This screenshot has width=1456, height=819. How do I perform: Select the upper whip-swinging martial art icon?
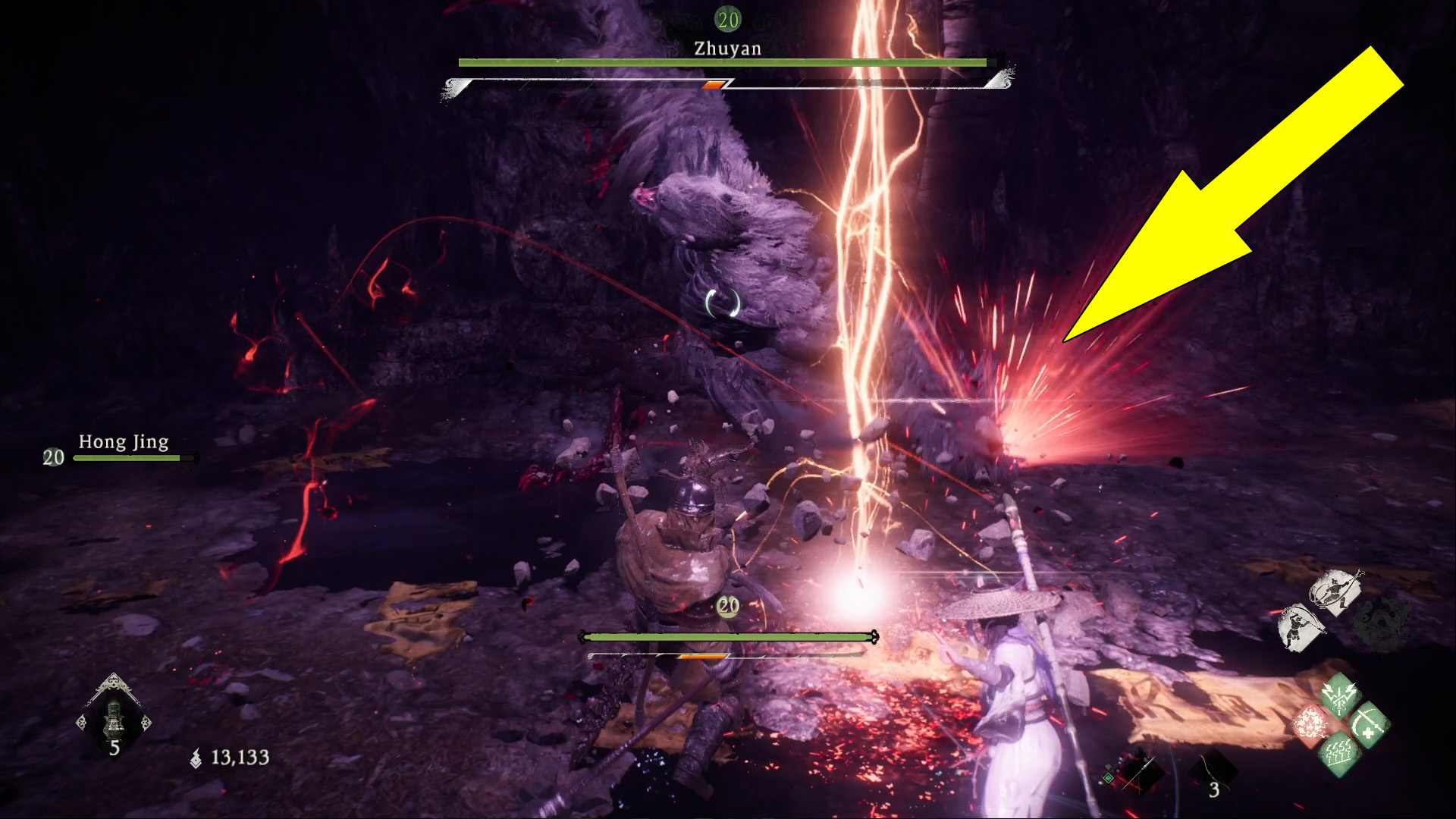[x=1334, y=591]
